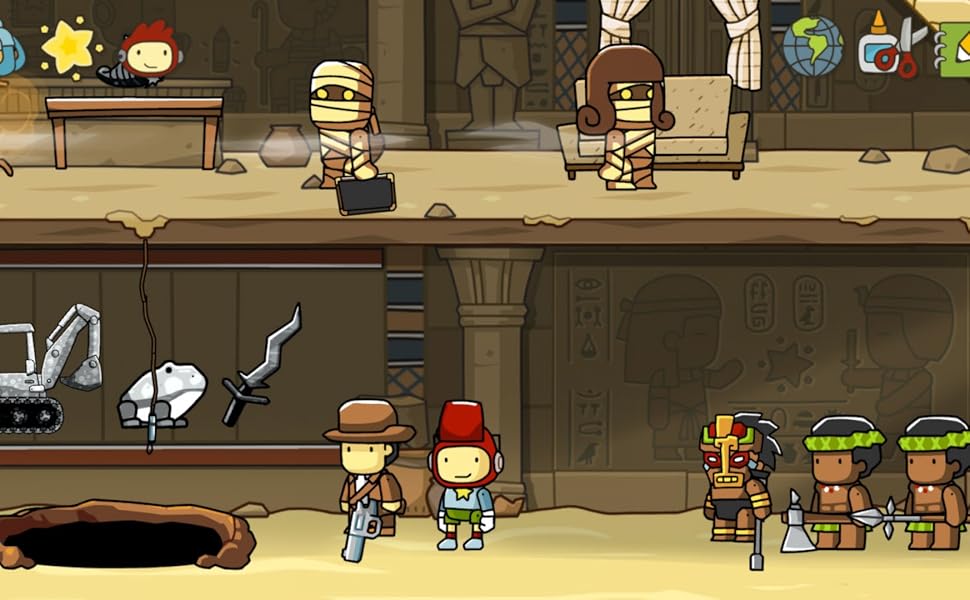The image size is (970, 600).
Task: Select the Maxwell avatar icon
Action: [x=145, y=51]
